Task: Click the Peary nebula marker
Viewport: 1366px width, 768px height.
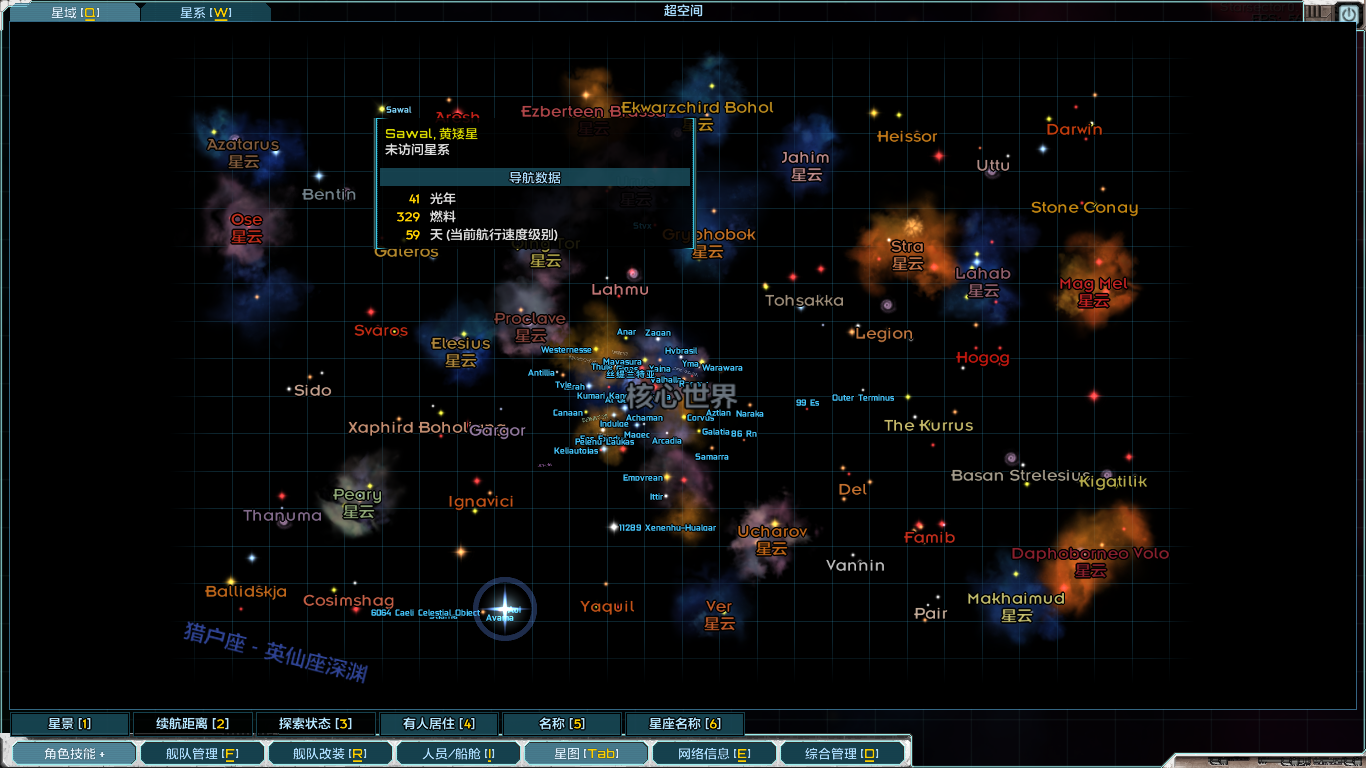Action: (x=358, y=503)
